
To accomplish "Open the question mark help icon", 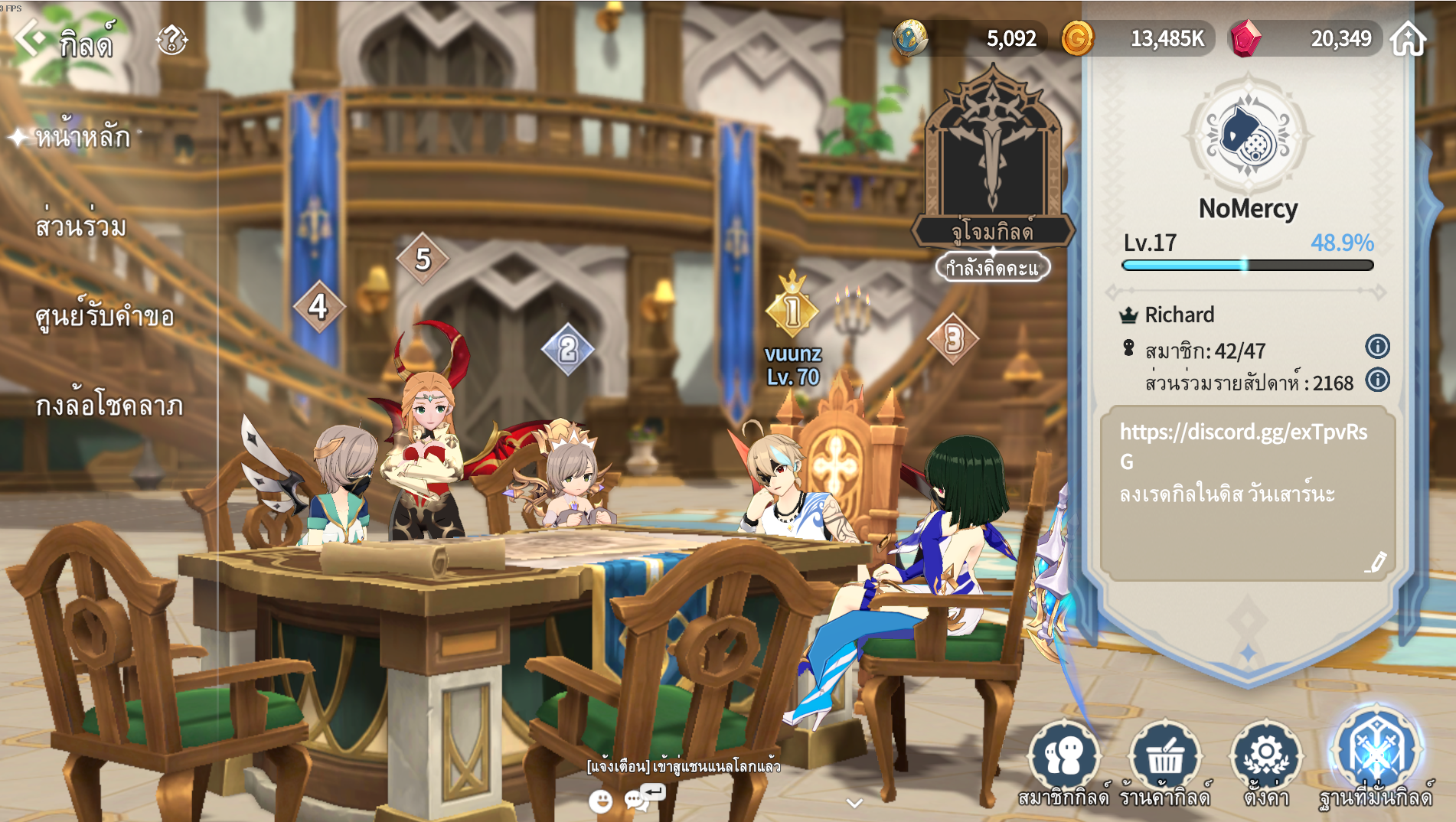I will 171,40.
